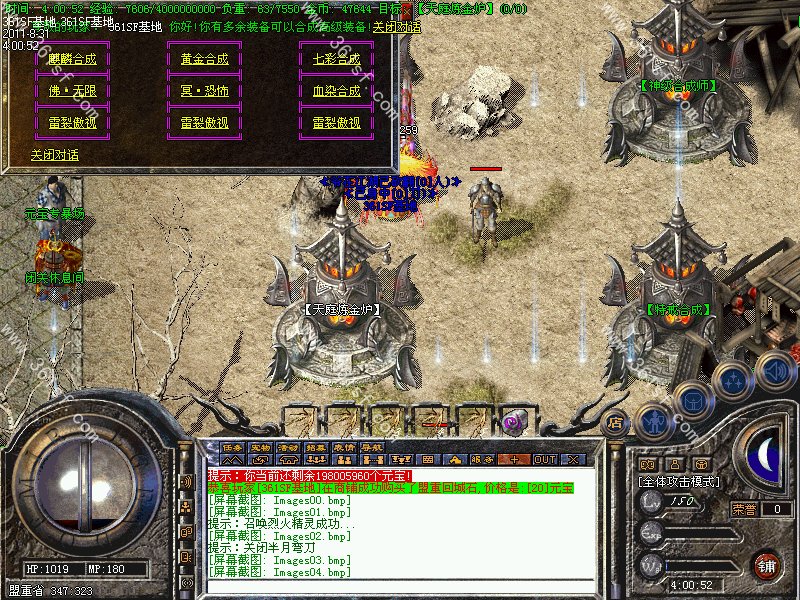
Task: Open the stall with the red 铺 button
Action: pos(766,565)
